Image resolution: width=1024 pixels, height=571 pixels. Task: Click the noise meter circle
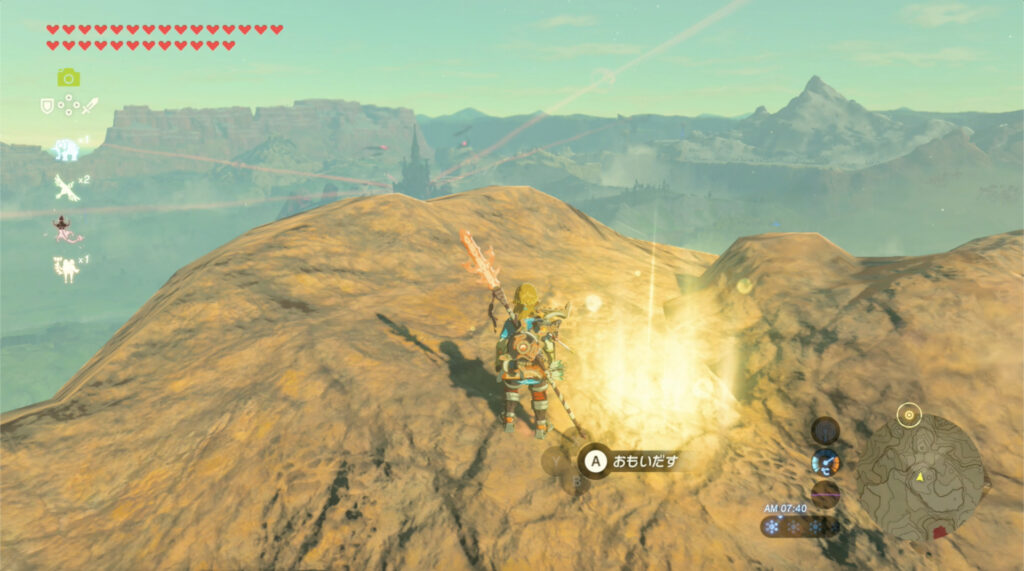(825, 494)
